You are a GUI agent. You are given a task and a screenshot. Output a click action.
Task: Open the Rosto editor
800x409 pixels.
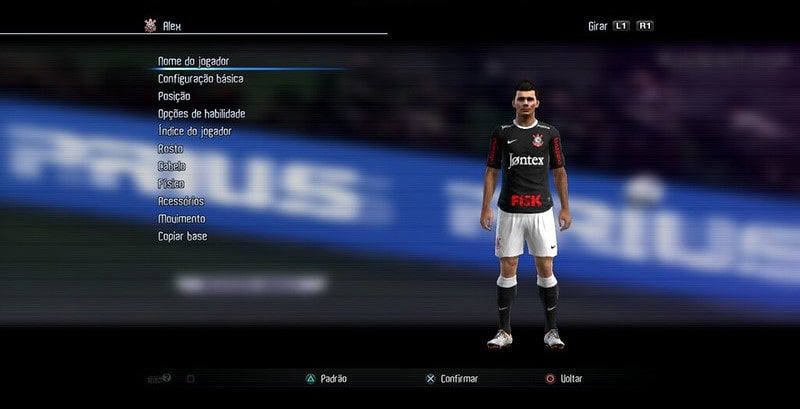click(170, 148)
